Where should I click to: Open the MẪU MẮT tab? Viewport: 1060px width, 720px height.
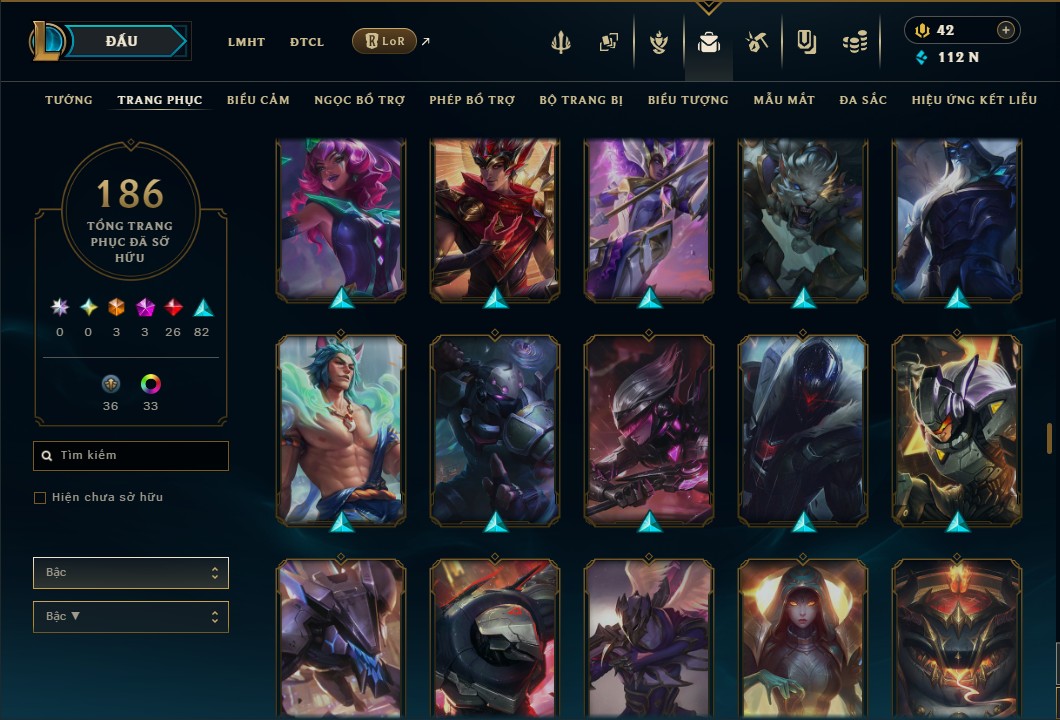click(x=784, y=100)
